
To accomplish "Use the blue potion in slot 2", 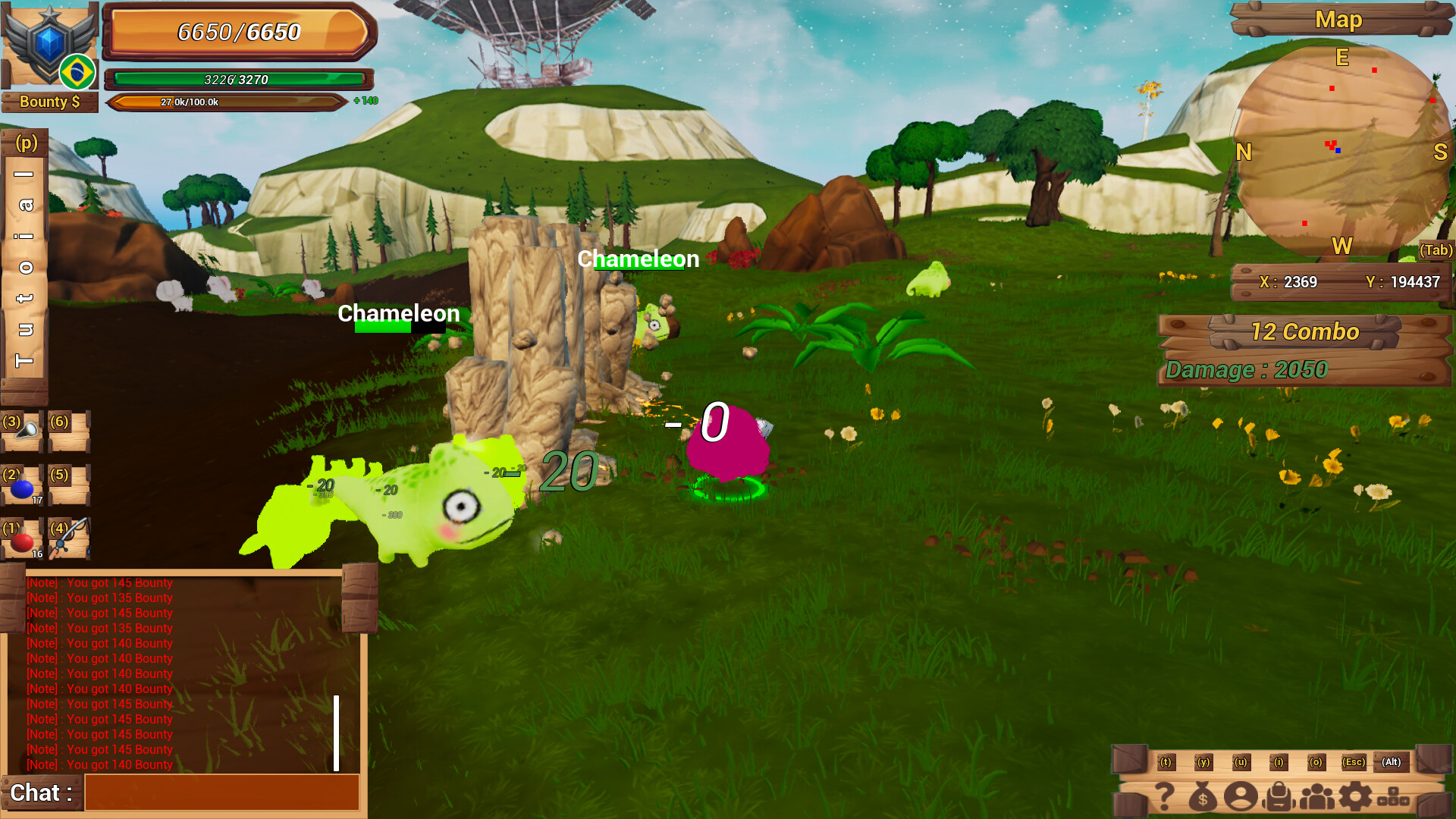I will pos(22,487).
